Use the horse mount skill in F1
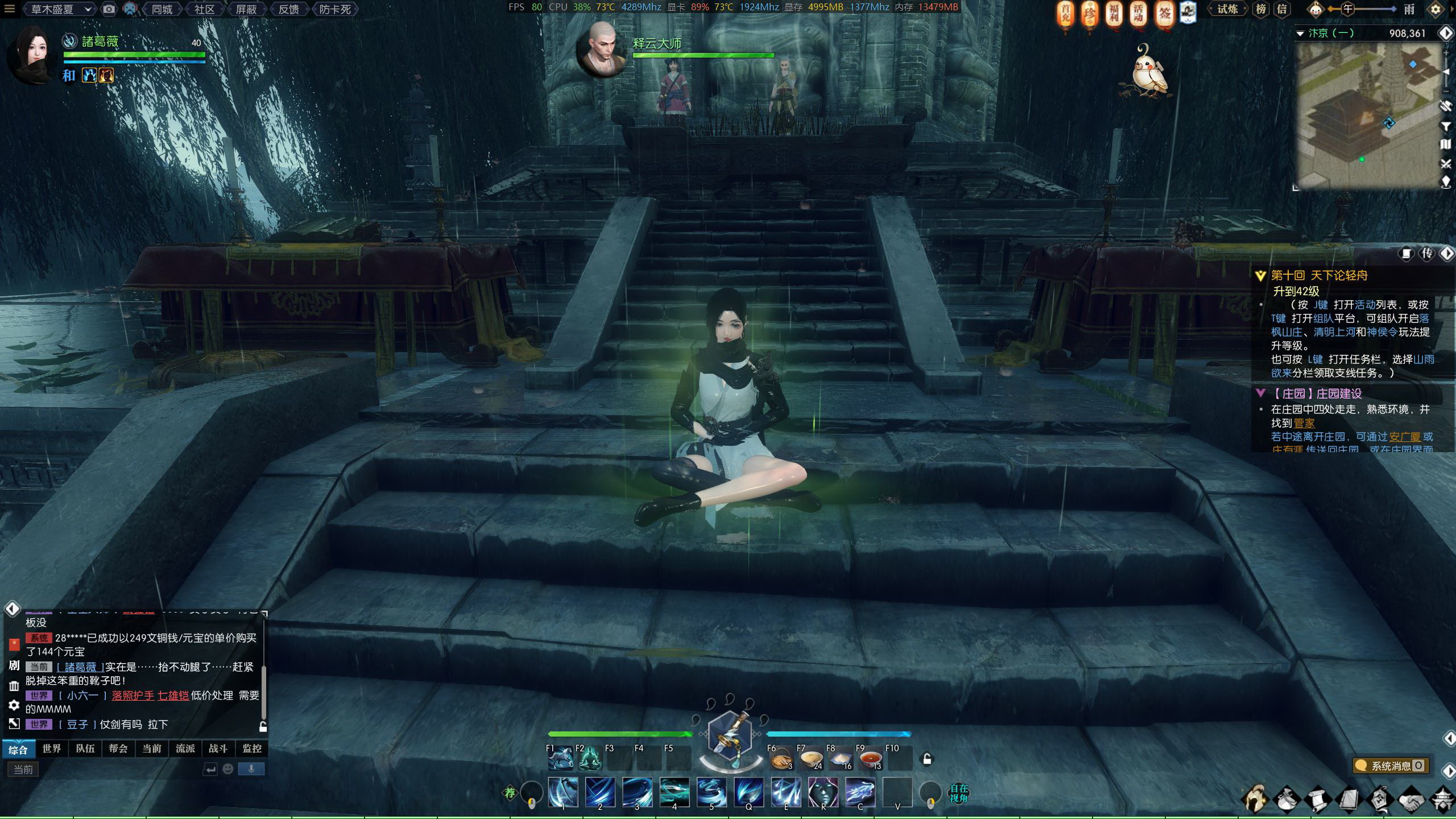 click(x=561, y=759)
